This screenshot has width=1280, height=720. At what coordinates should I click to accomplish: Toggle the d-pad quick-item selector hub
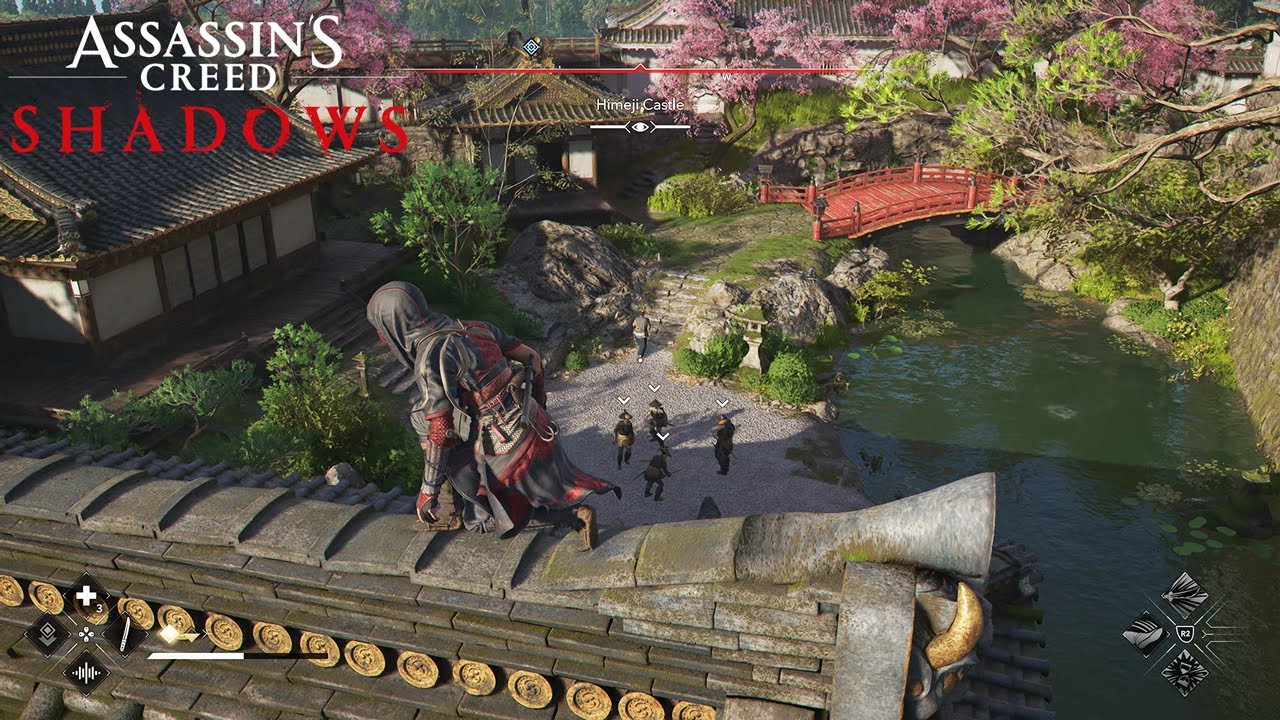[86, 636]
